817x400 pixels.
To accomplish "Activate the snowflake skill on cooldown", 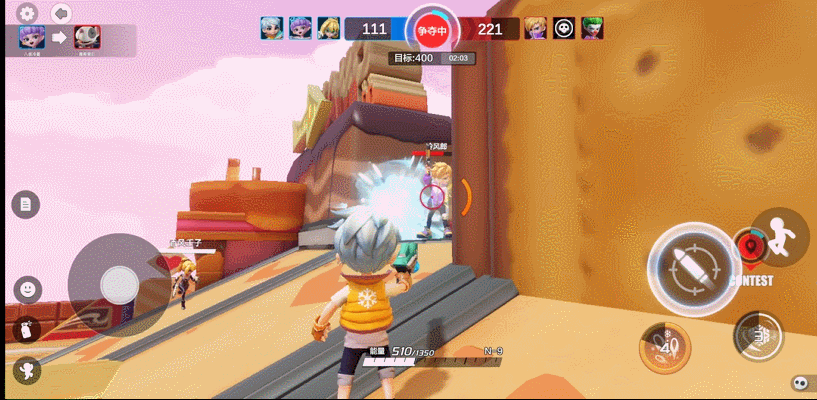I will [664, 345].
